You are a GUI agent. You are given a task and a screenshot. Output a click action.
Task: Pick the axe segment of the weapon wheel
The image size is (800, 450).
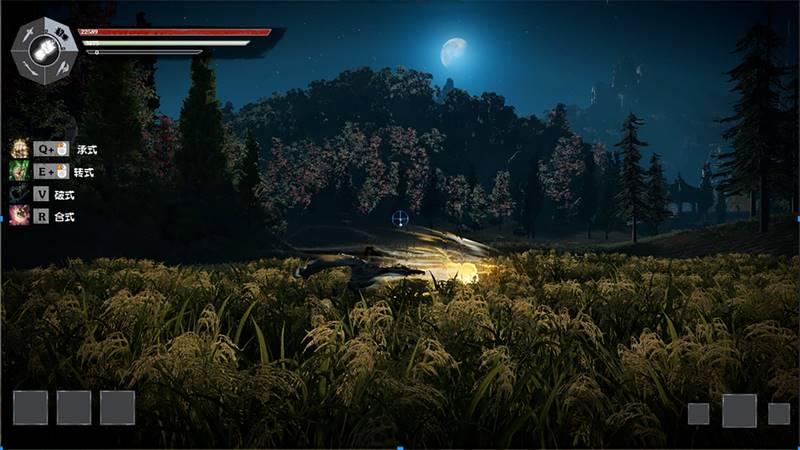click(62, 67)
